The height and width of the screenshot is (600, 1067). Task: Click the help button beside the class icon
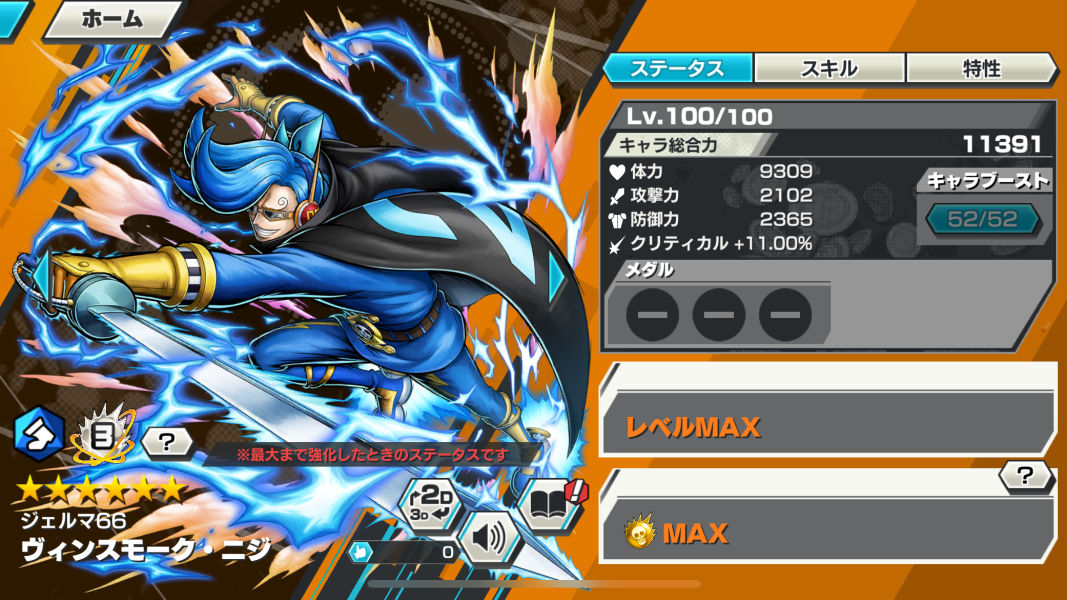(166, 440)
